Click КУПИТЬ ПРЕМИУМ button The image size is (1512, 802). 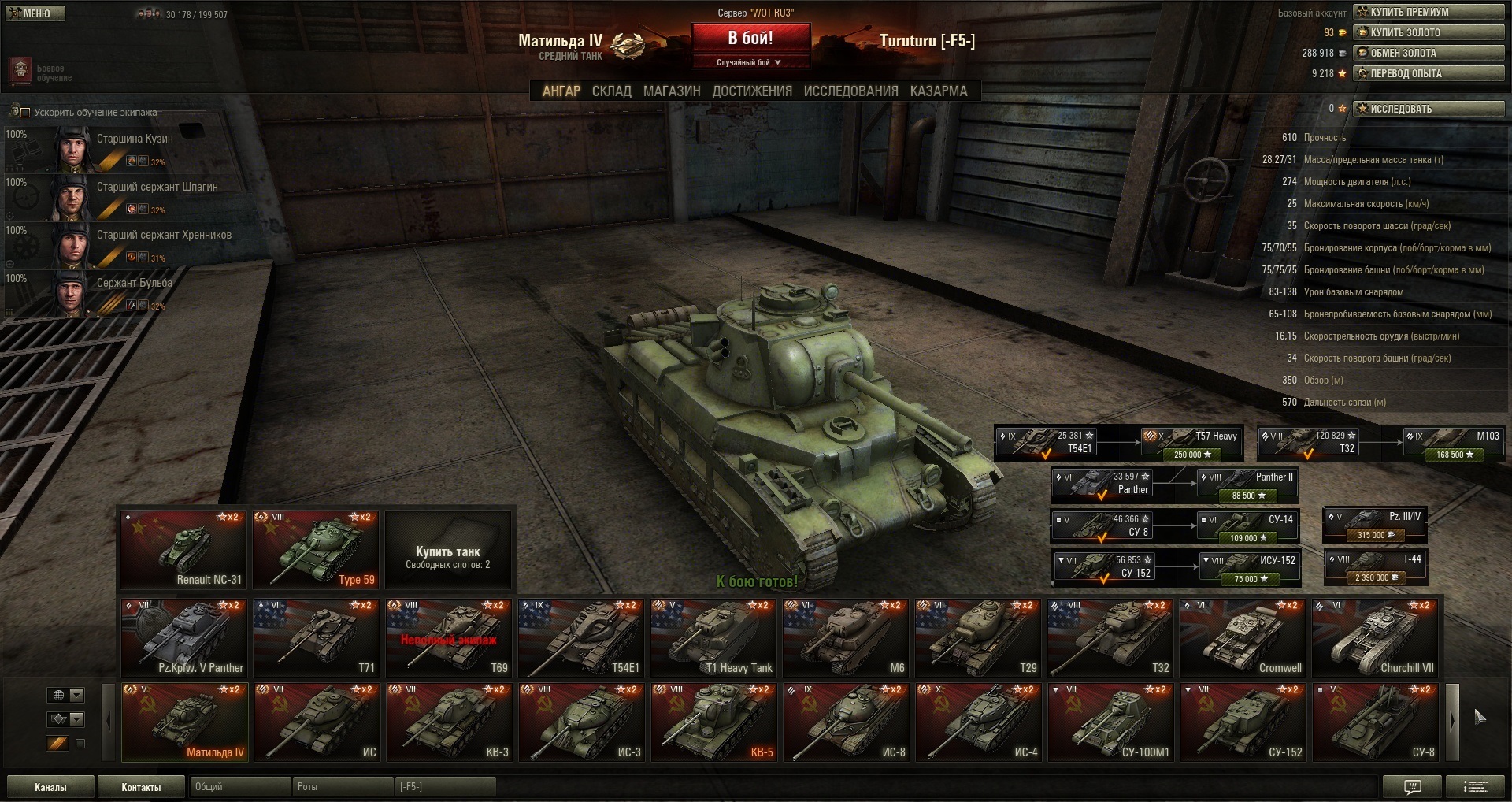click(x=1428, y=12)
